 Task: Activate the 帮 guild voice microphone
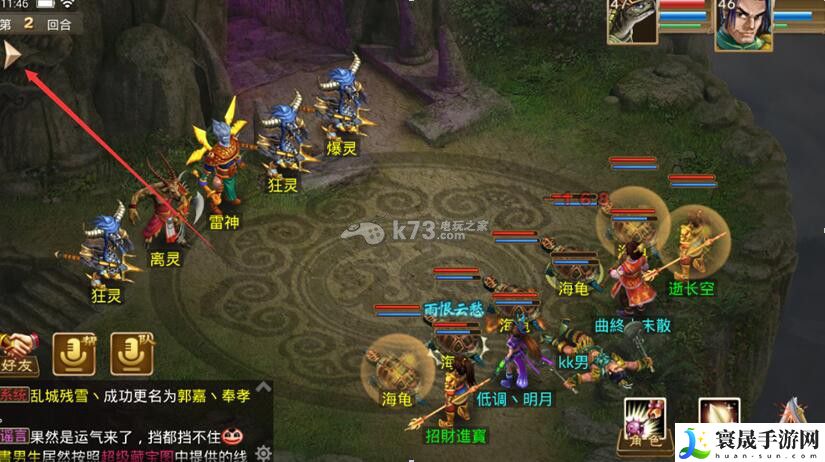pyautogui.click(x=75, y=352)
